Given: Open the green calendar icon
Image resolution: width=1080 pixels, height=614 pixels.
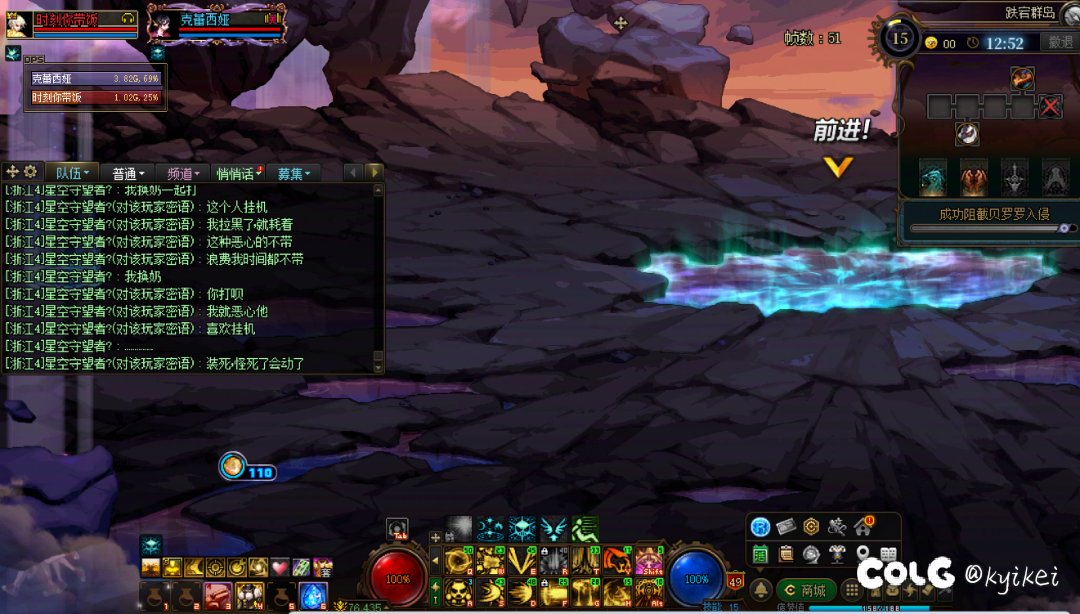Looking at the screenshot, I should point(761,553).
